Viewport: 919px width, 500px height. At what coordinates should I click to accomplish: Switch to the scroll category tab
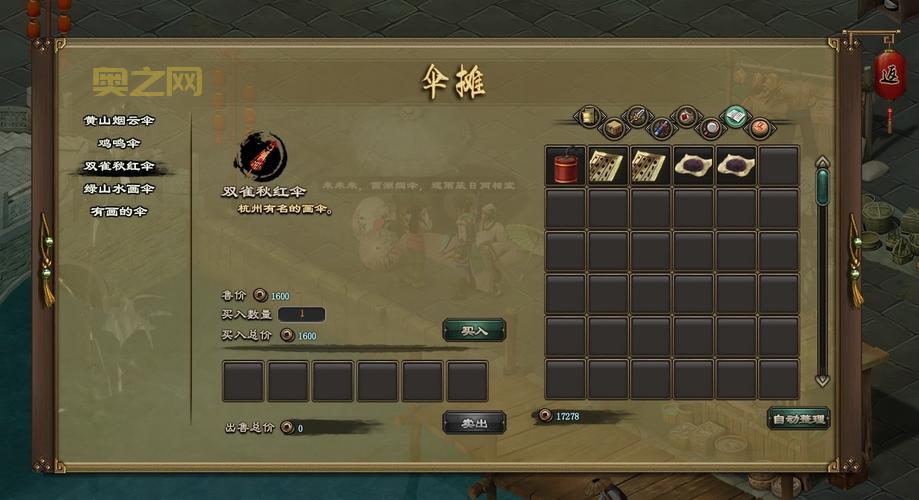[x=589, y=115]
